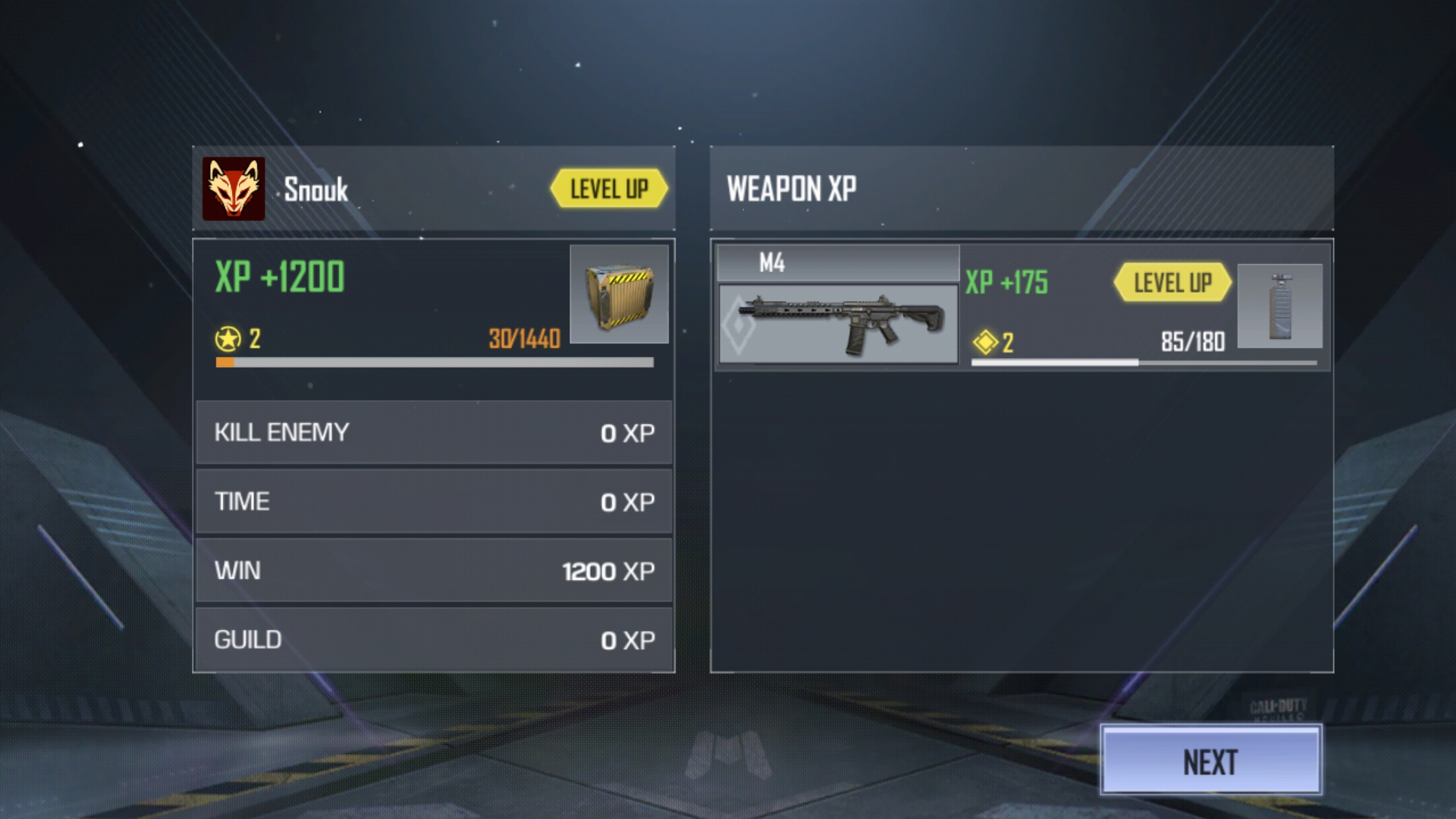The image size is (1456, 819).
Task: View the unlocked weapon attachment reward
Action: pos(1280,306)
